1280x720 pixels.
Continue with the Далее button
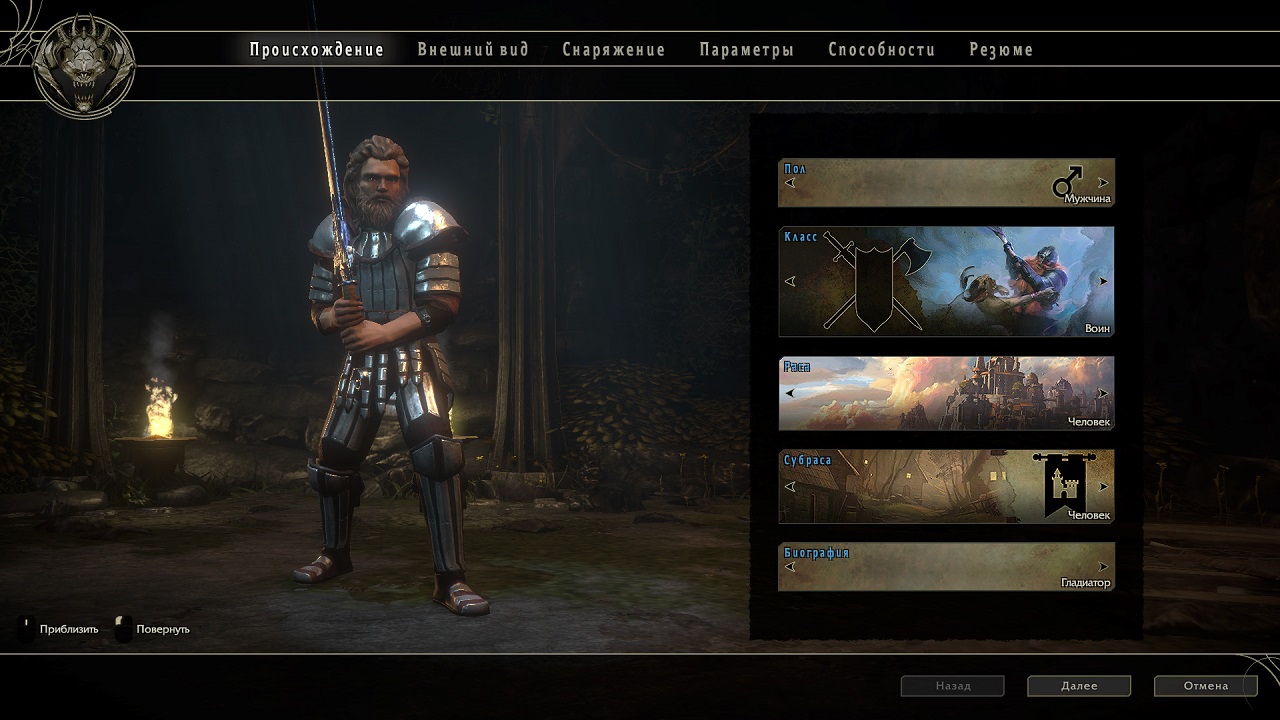pos(1078,686)
